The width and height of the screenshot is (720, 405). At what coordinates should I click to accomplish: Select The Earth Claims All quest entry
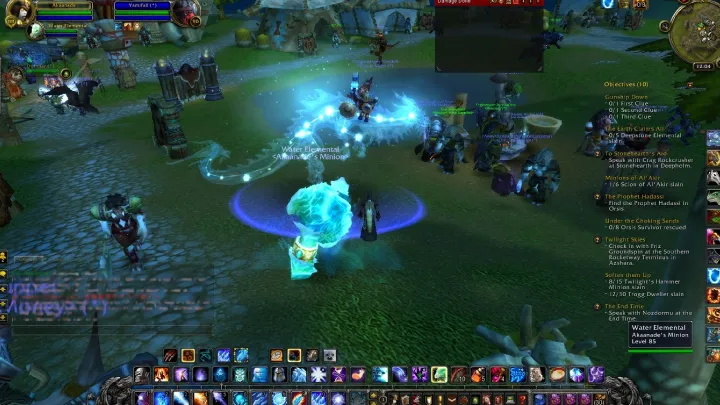tap(636, 128)
